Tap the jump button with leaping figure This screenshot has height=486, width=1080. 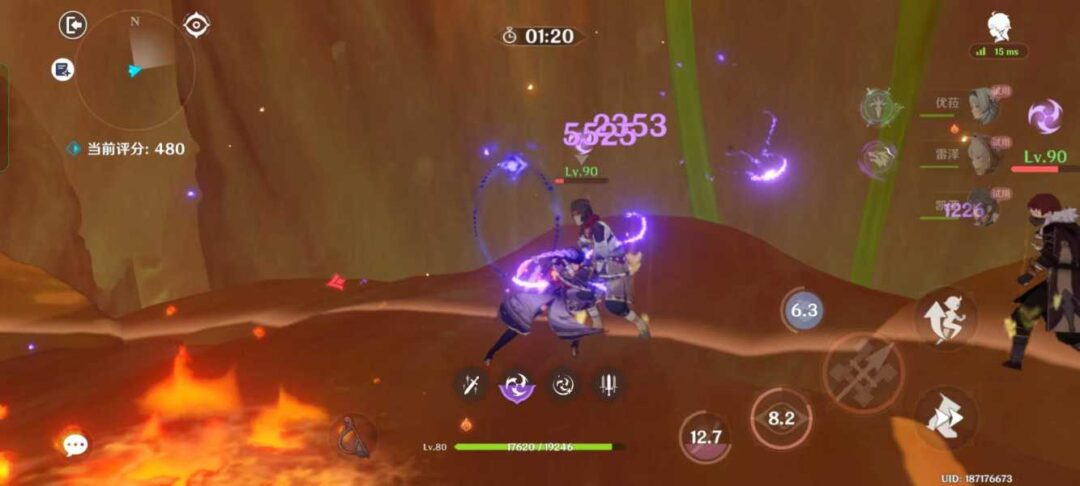[945, 319]
